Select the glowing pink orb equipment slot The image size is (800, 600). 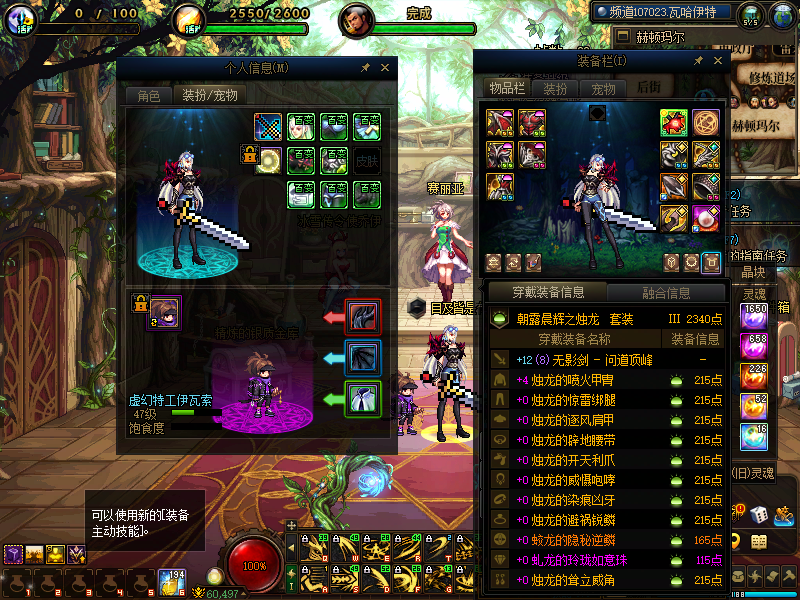click(x=706, y=216)
